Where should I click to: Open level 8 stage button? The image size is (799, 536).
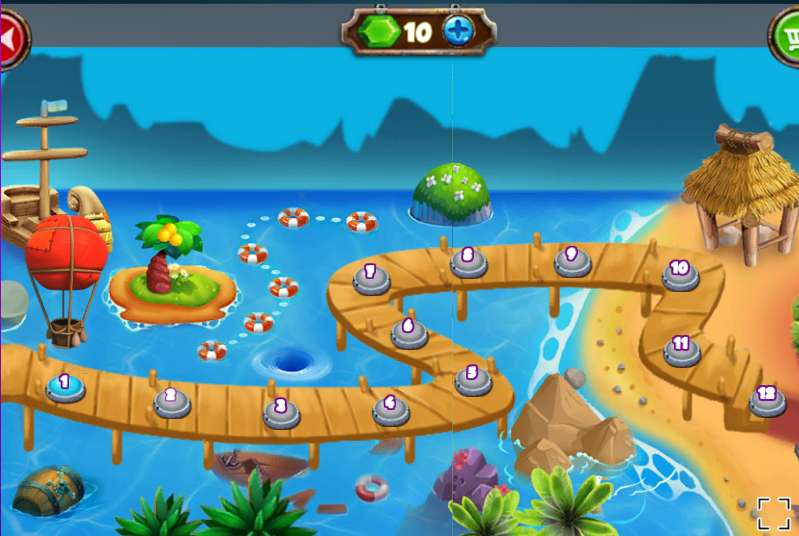pos(468,260)
